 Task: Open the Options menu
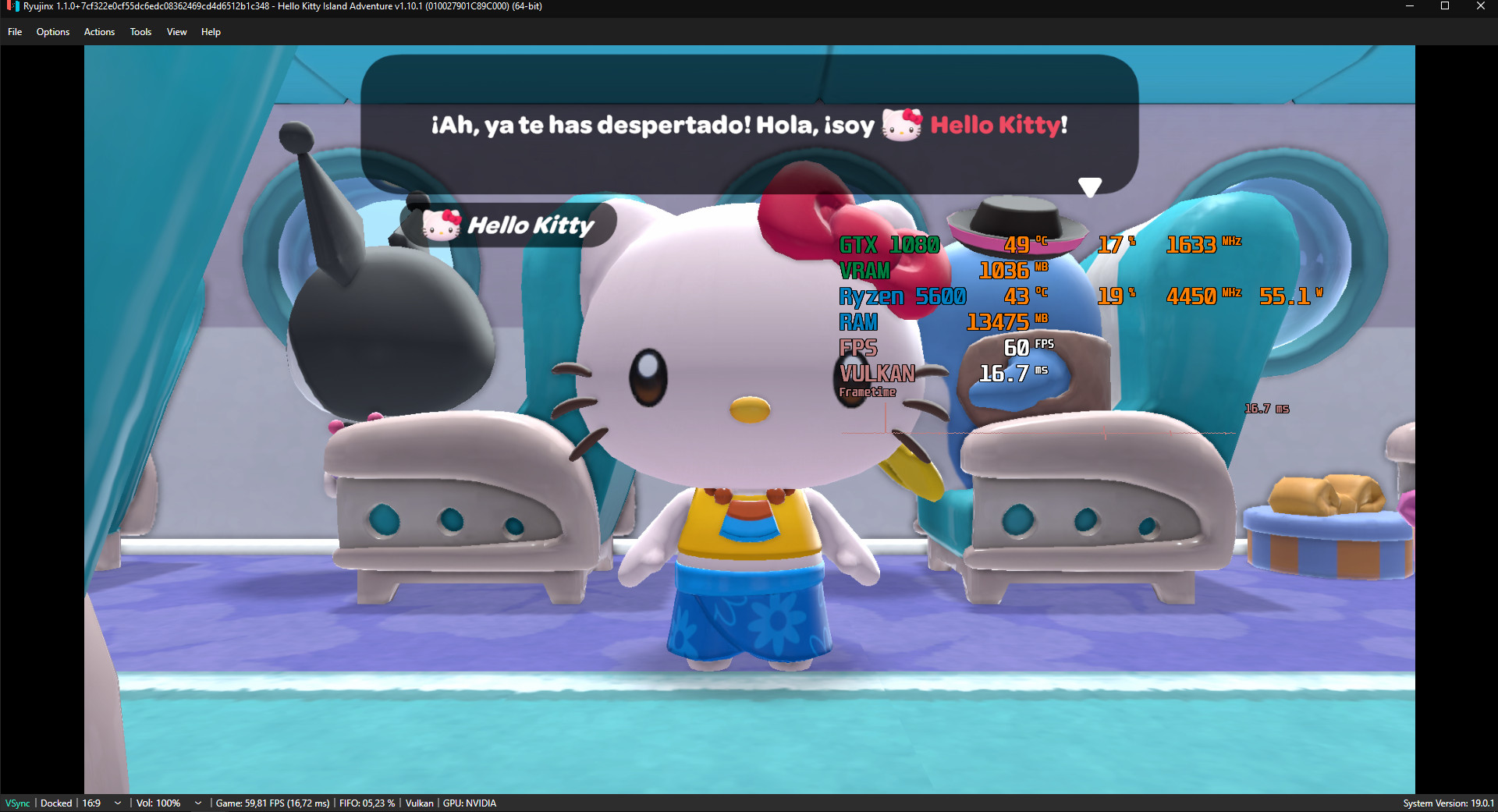point(52,32)
